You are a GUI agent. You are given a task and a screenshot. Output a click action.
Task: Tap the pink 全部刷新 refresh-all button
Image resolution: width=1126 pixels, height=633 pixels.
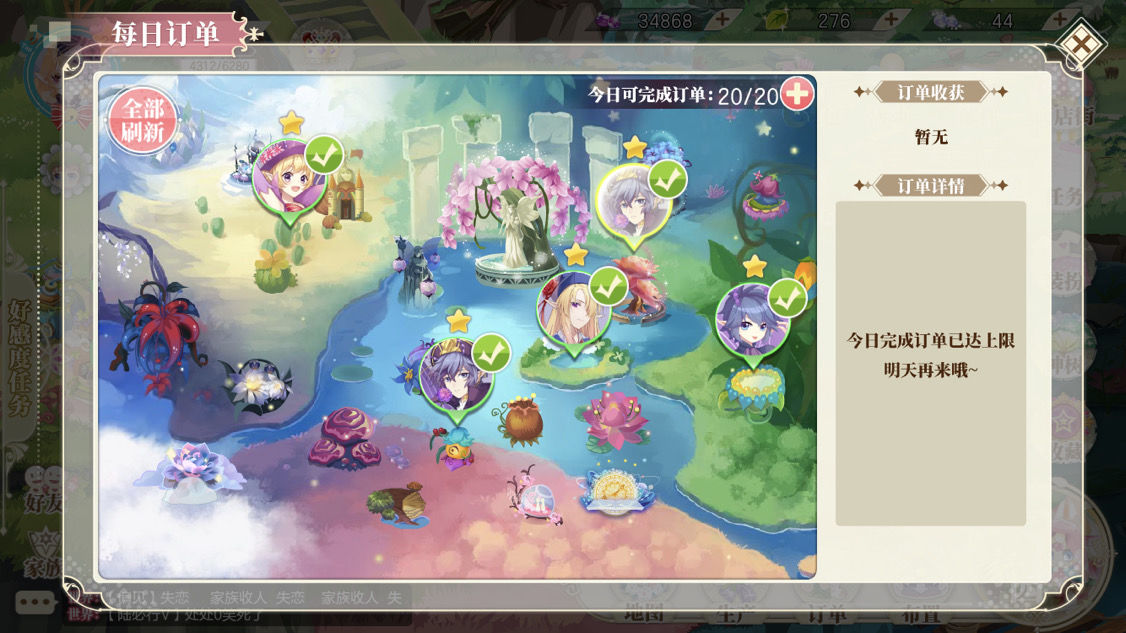click(x=143, y=123)
